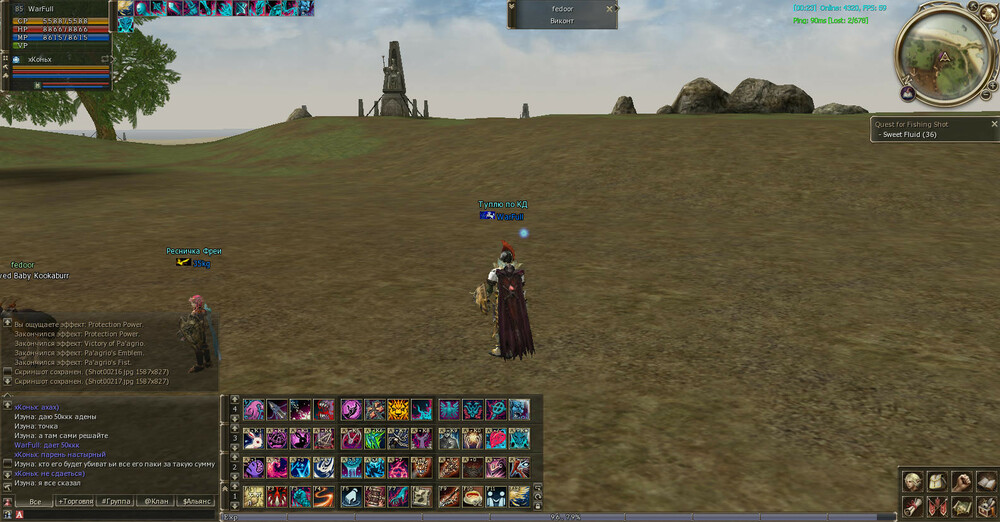Use the golden lion face skill

pyautogui.click(x=397, y=409)
